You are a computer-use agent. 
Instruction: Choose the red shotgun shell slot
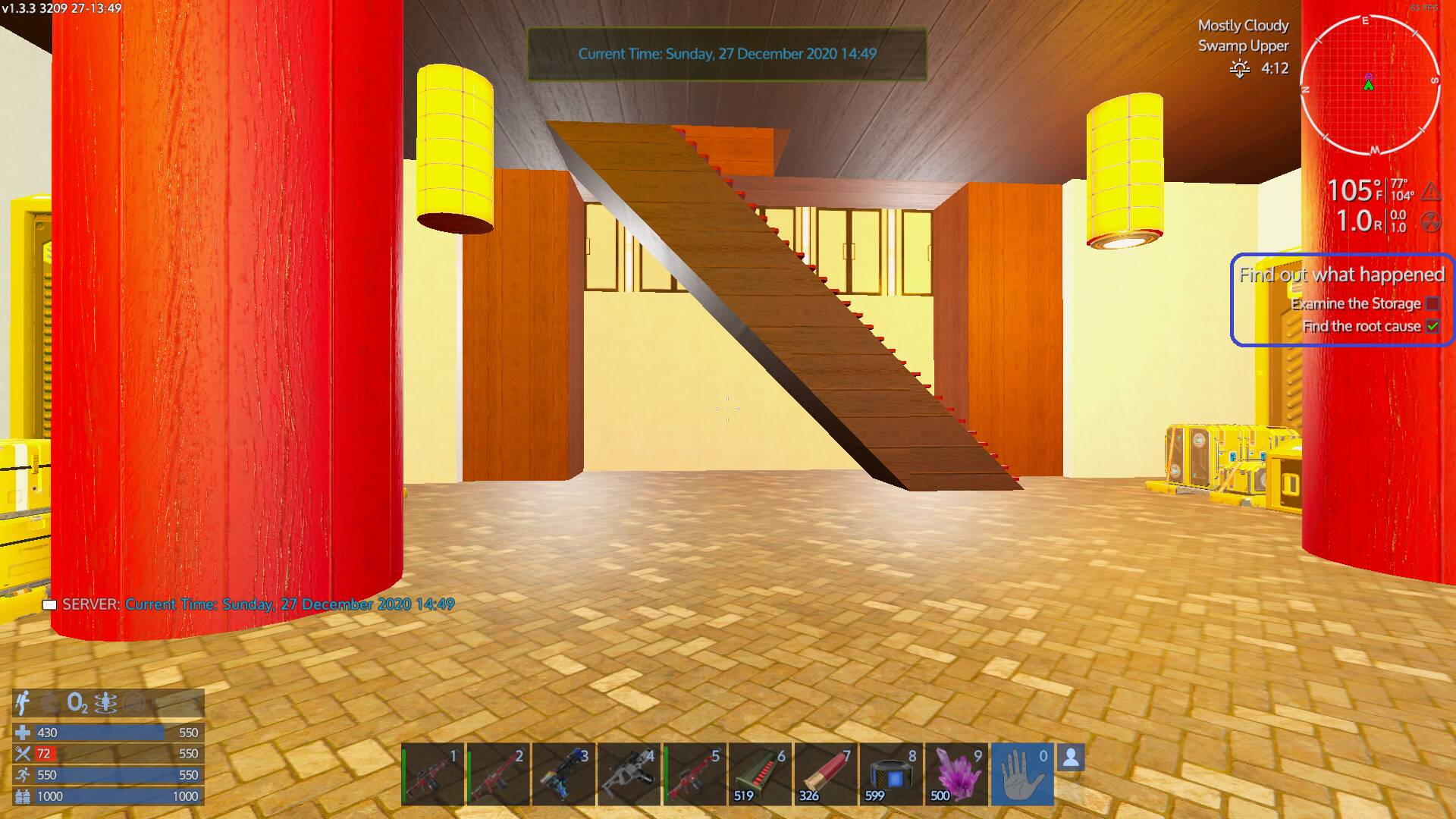[825, 774]
